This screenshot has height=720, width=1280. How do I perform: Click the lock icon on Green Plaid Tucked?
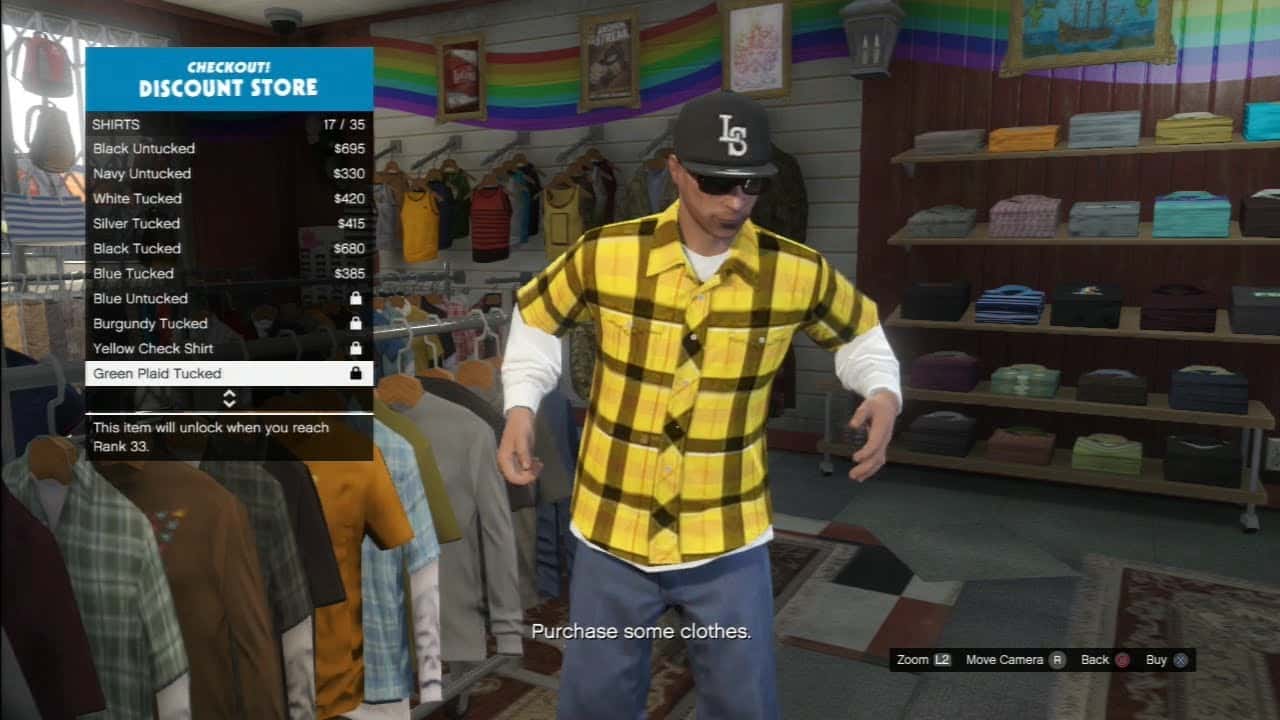(356, 373)
